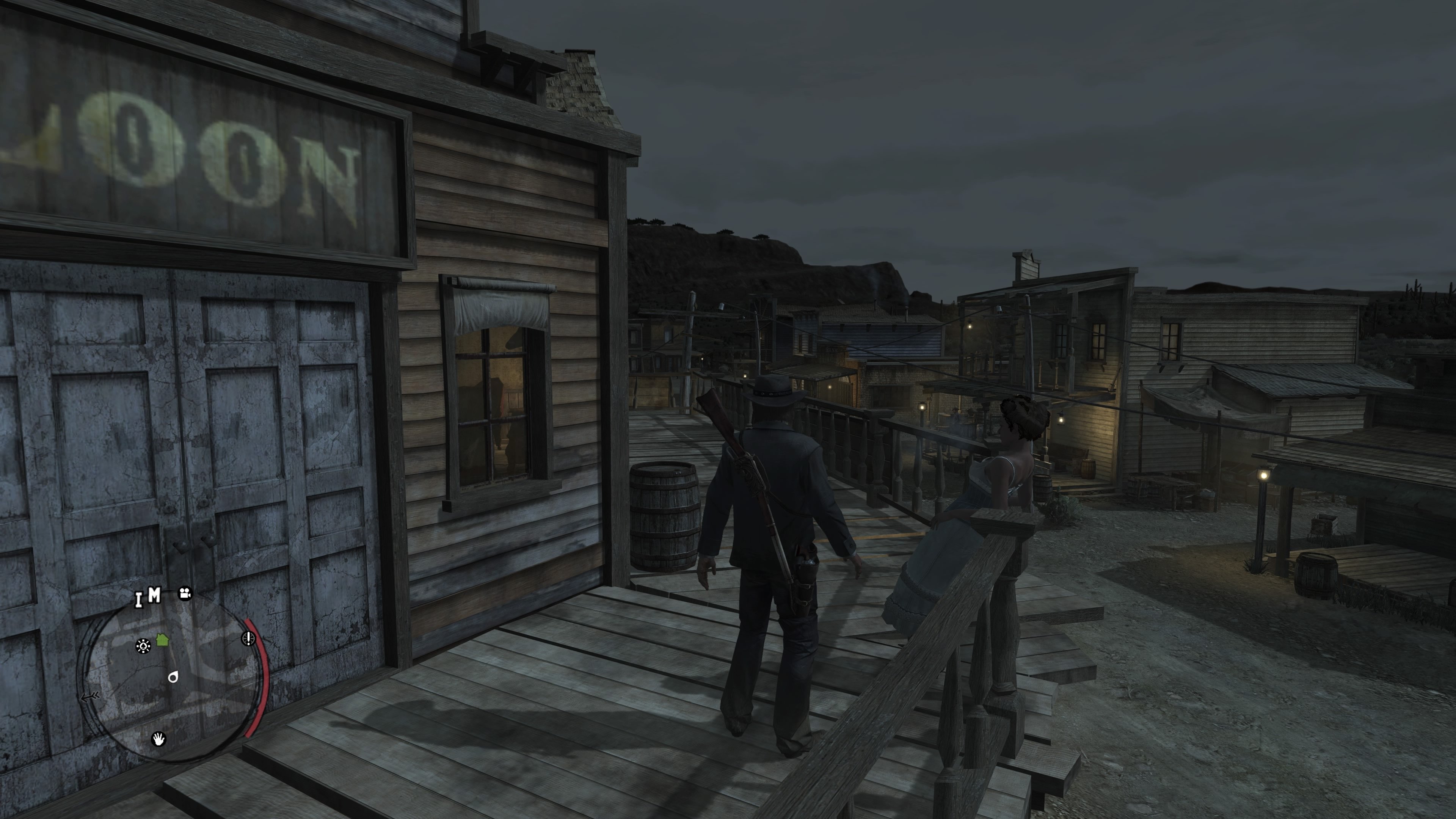
Task: Select the video camera indicator above the minimap
Action: pyautogui.click(x=185, y=595)
